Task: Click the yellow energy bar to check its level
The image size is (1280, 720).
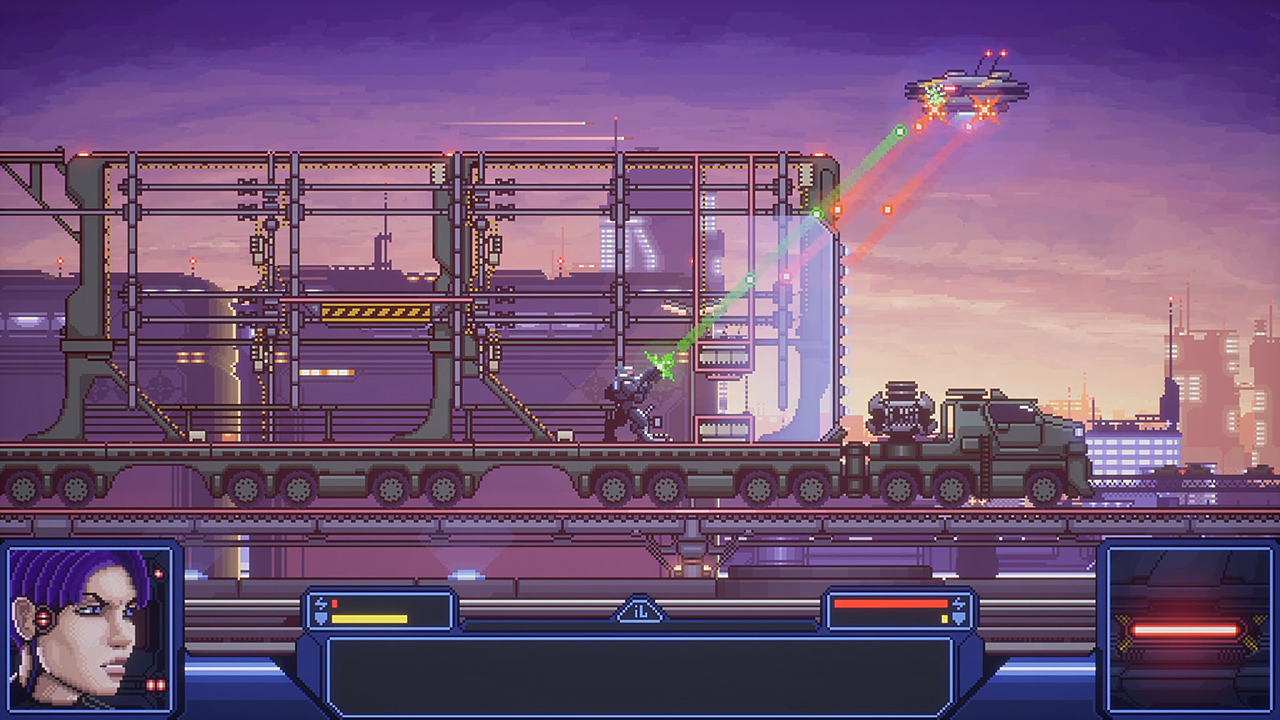Action: (370, 618)
